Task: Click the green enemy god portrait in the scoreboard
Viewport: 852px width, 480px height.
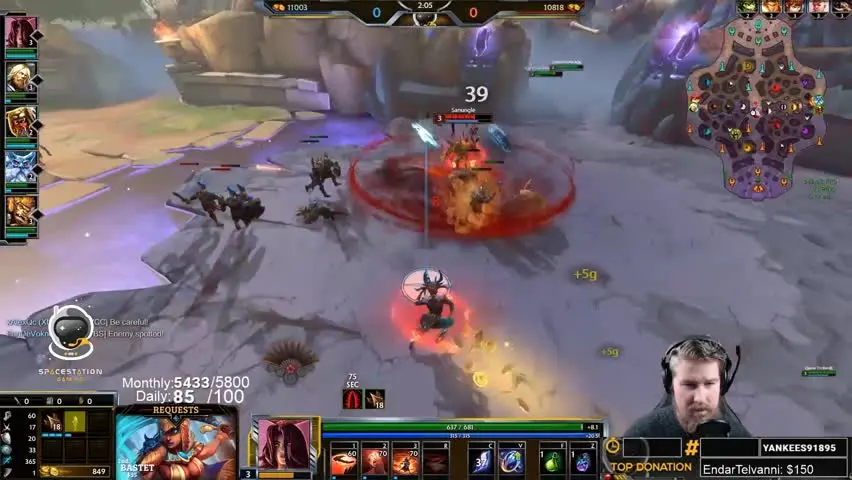Action: [x=747, y=7]
